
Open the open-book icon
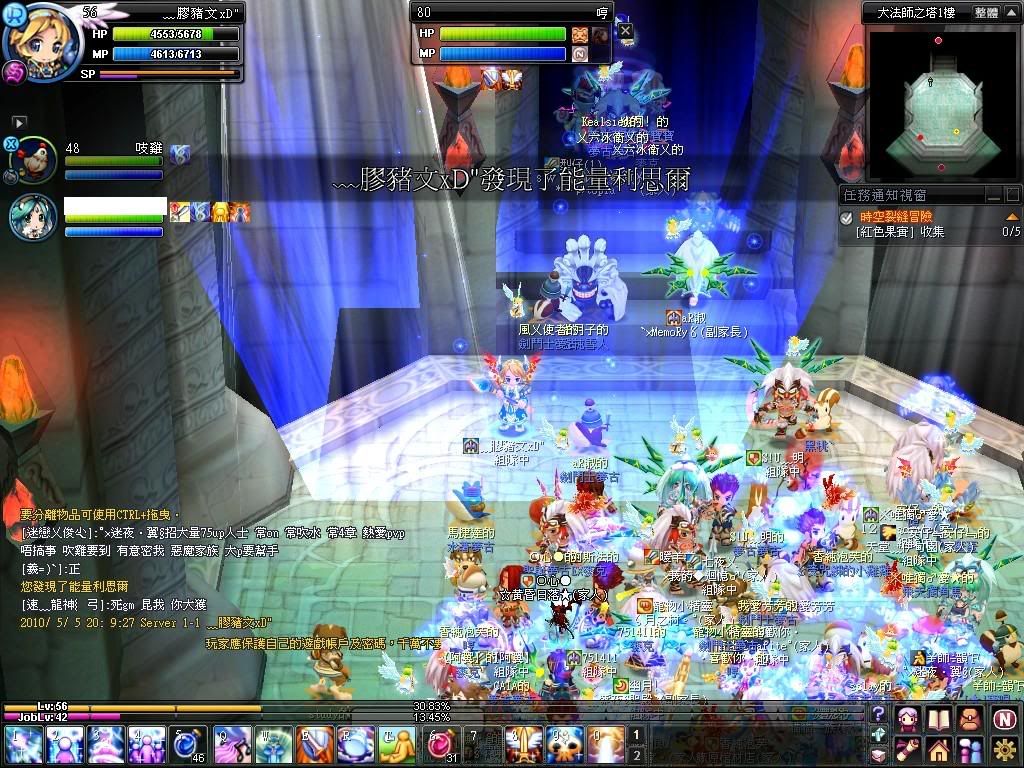pyautogui.click(x=938, y=718)
